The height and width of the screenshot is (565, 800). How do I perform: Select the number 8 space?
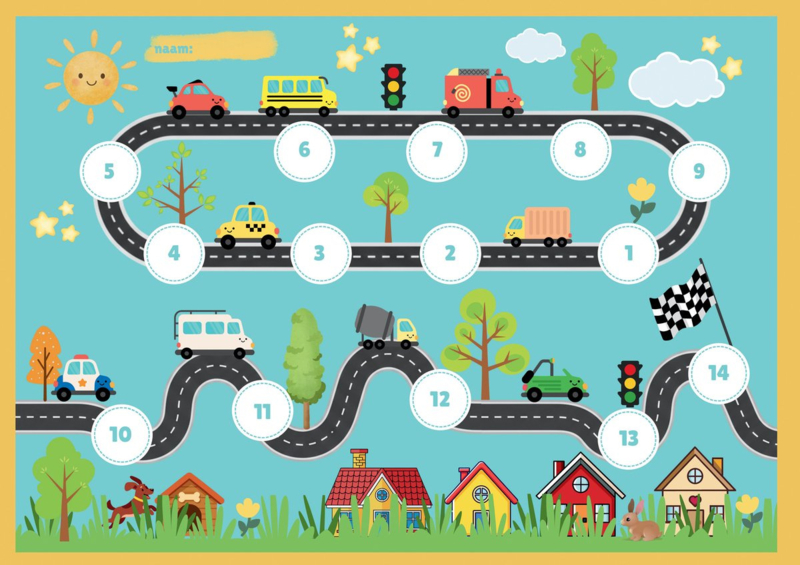pyautogui.click(x=580, y=151)
